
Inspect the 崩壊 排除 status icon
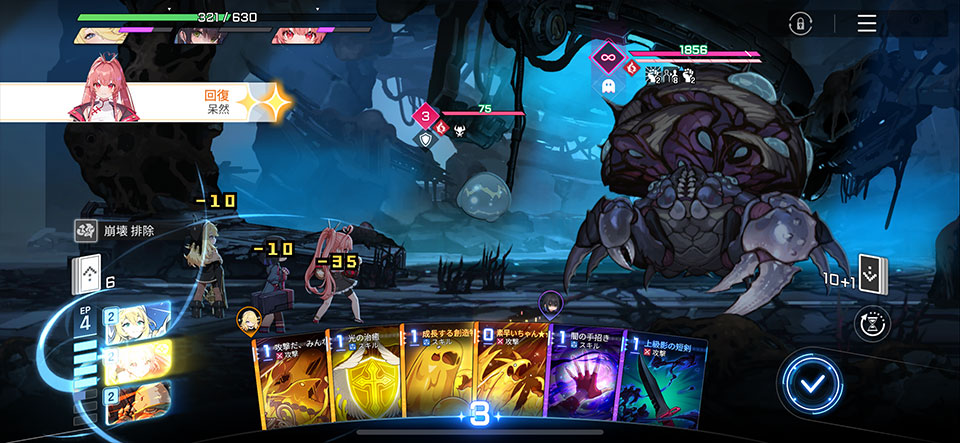pos(87,231)
